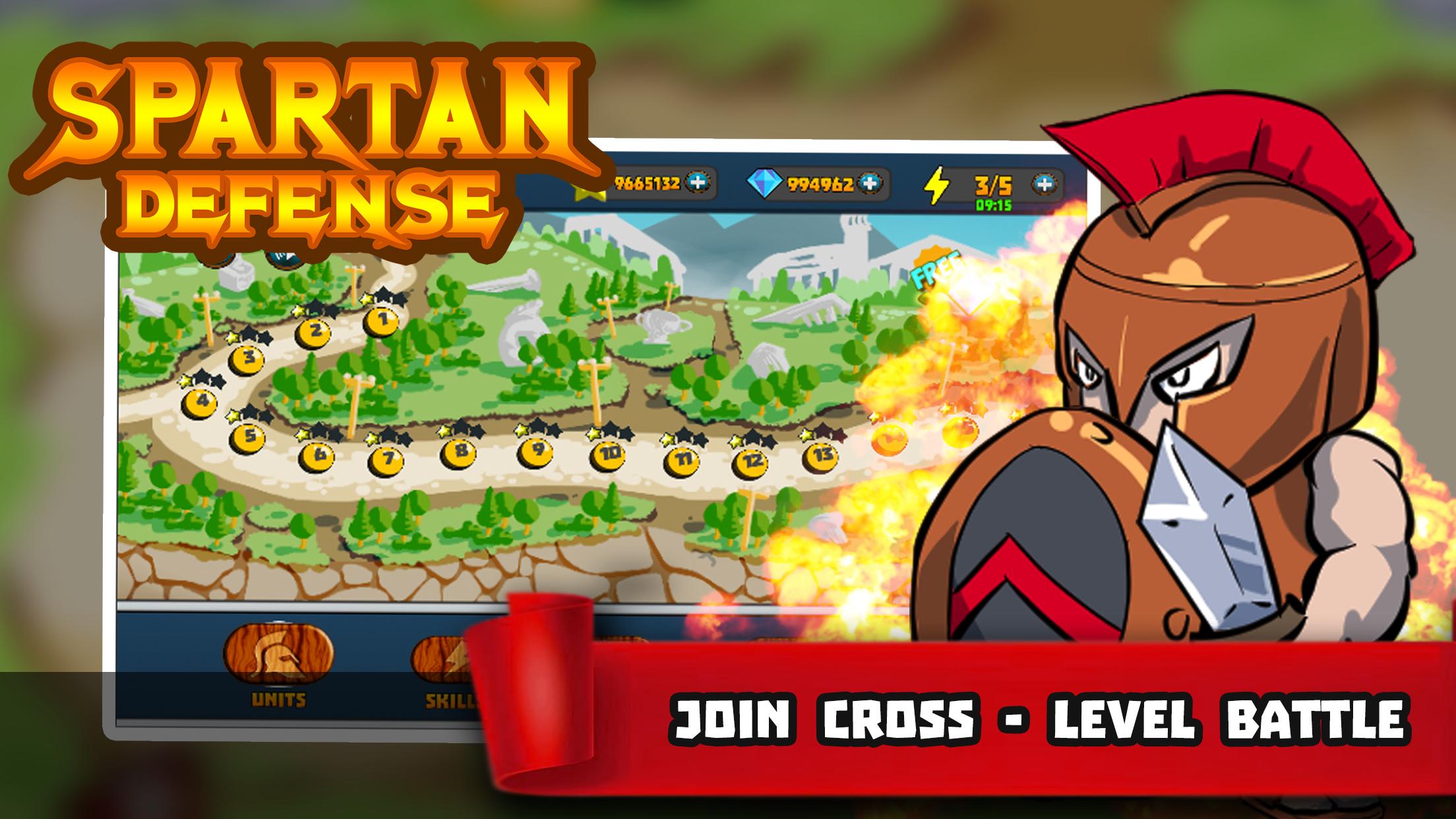This screenshot has width=1456, height=819.
Task: Open level 13, the farthest unlocked stage
Action: 820,457
